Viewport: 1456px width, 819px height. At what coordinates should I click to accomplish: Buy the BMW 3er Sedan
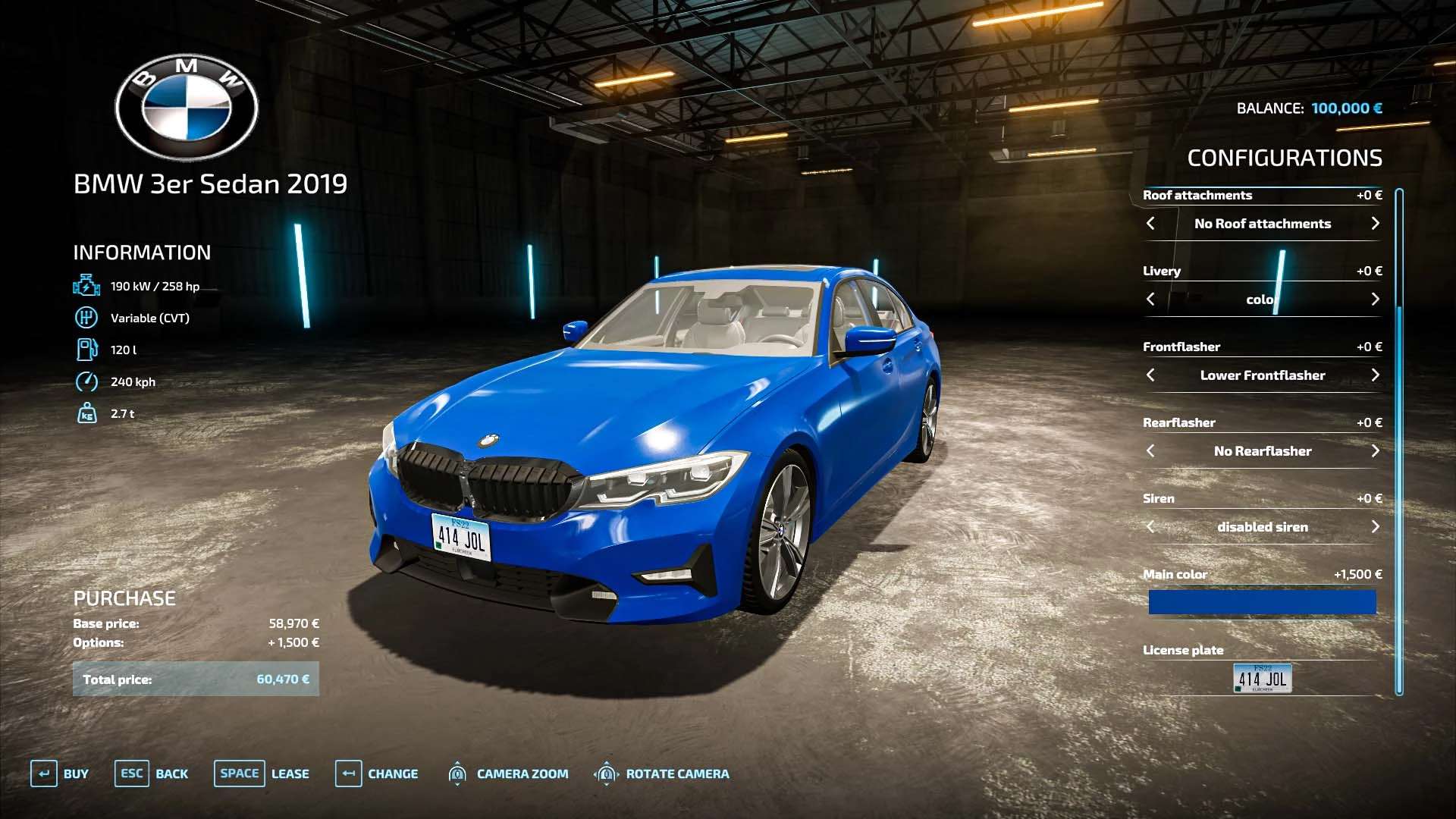(60, 773)
